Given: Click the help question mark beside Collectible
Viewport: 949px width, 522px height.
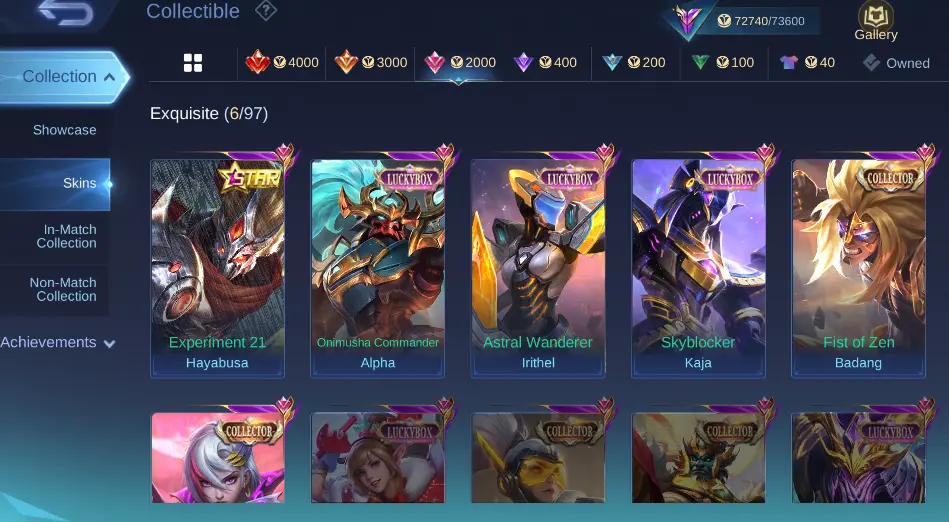Looking at the screenshot, I should 265,12.
